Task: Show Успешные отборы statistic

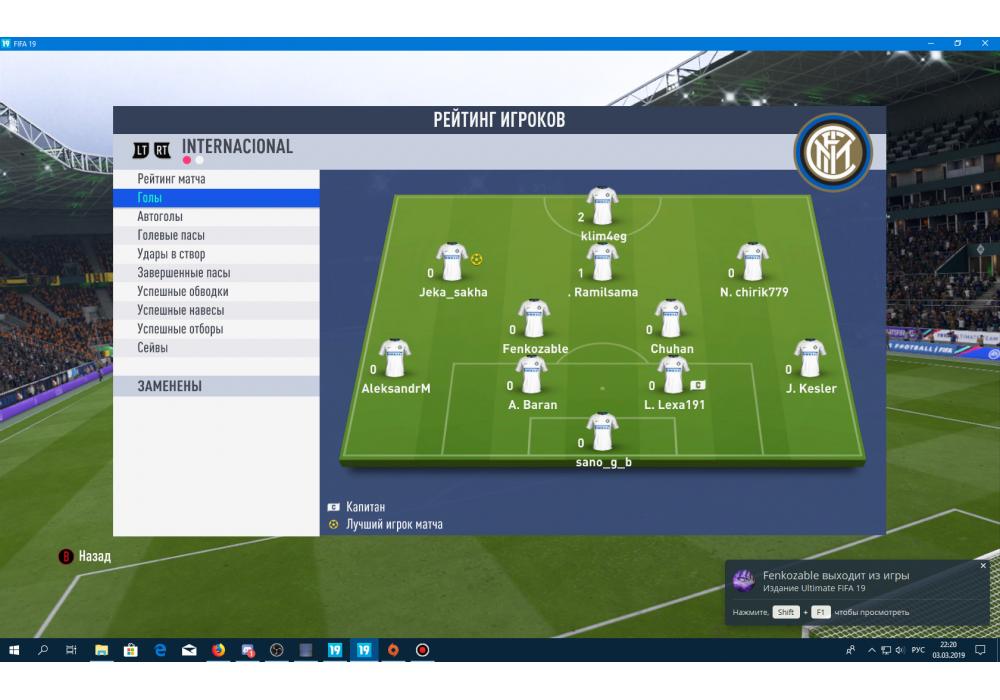Action: pos(180,329)
